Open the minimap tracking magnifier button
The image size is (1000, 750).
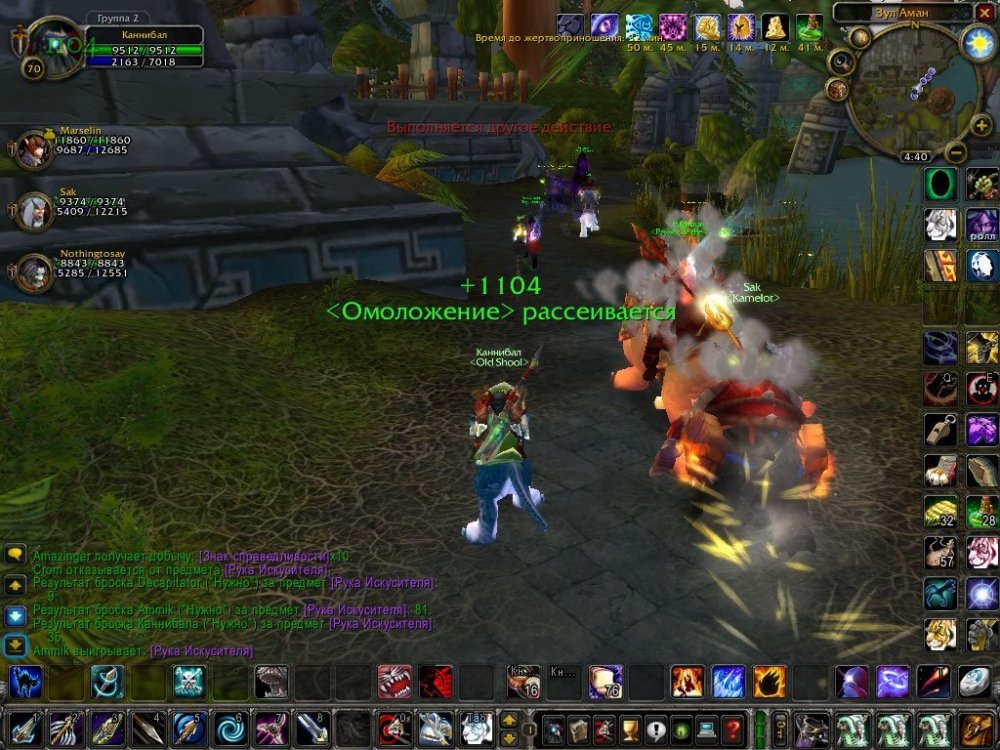pyautogui.click(x=841, y=63)
